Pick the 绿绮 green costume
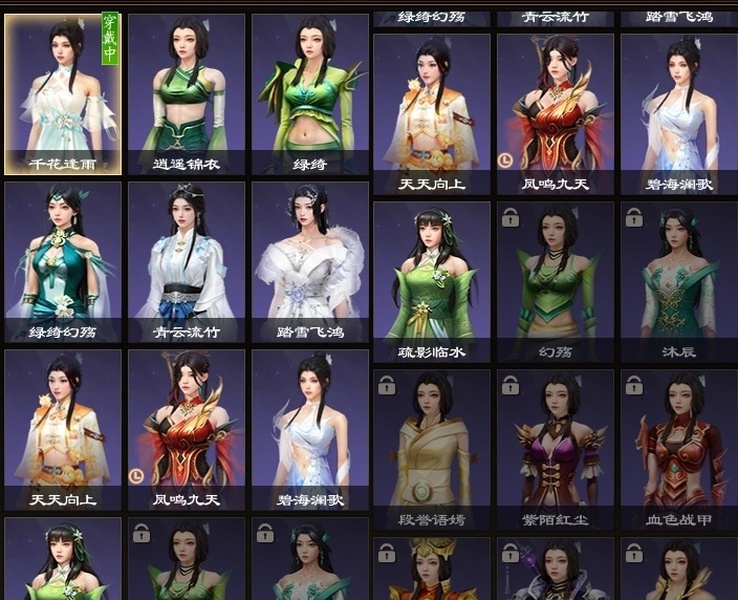The image size is (738, 600). [310, 93]
